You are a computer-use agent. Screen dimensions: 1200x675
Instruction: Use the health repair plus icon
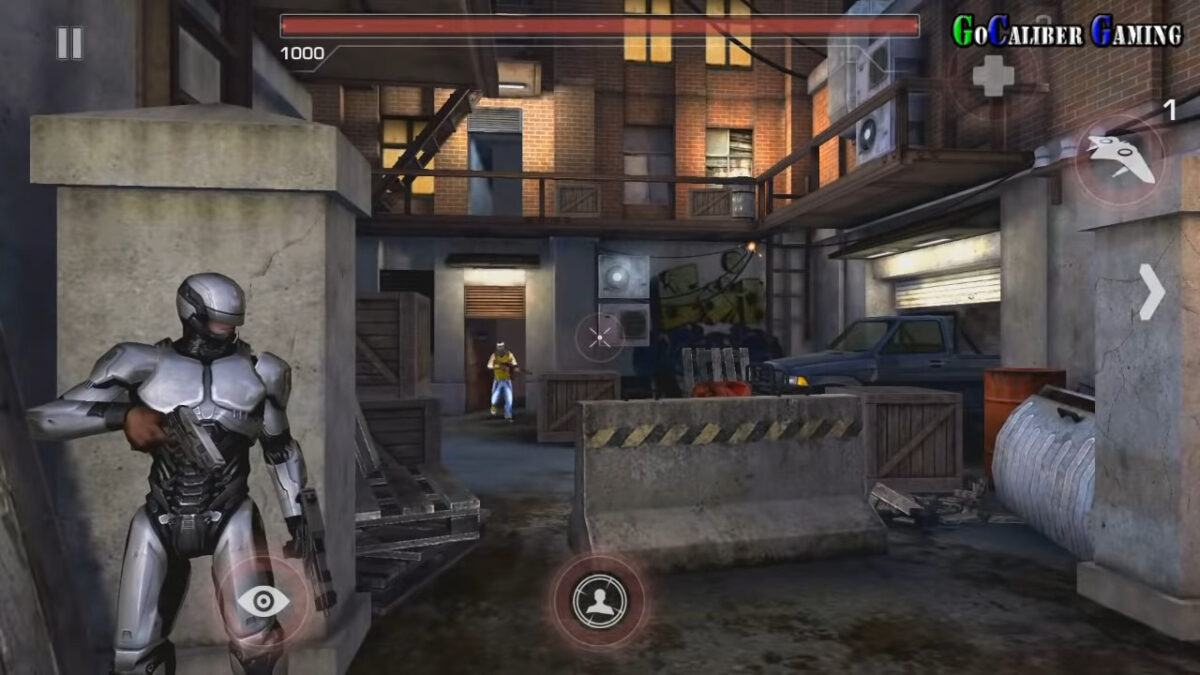[x=993, y=76]
